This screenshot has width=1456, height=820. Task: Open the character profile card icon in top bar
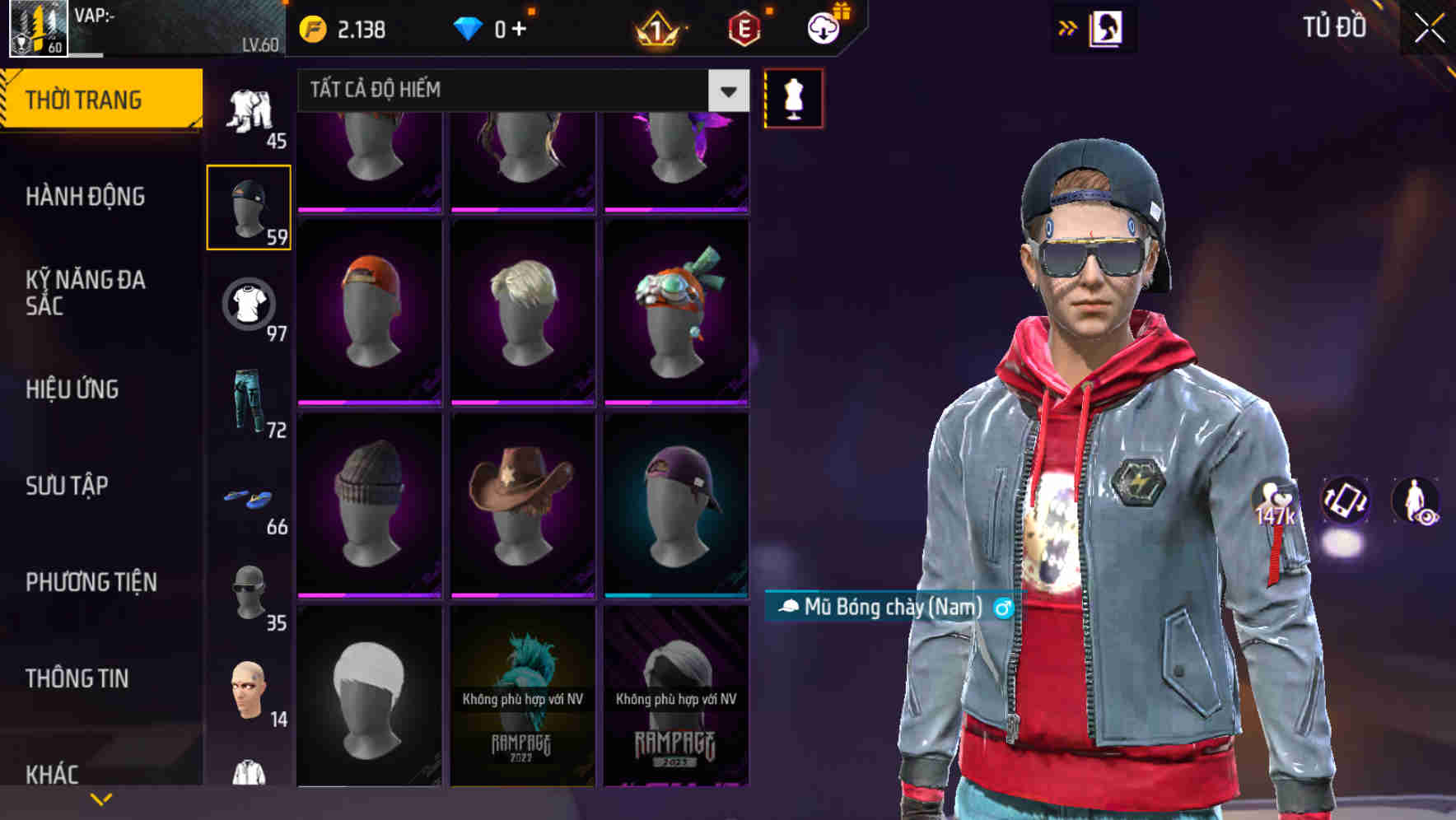1108,27
